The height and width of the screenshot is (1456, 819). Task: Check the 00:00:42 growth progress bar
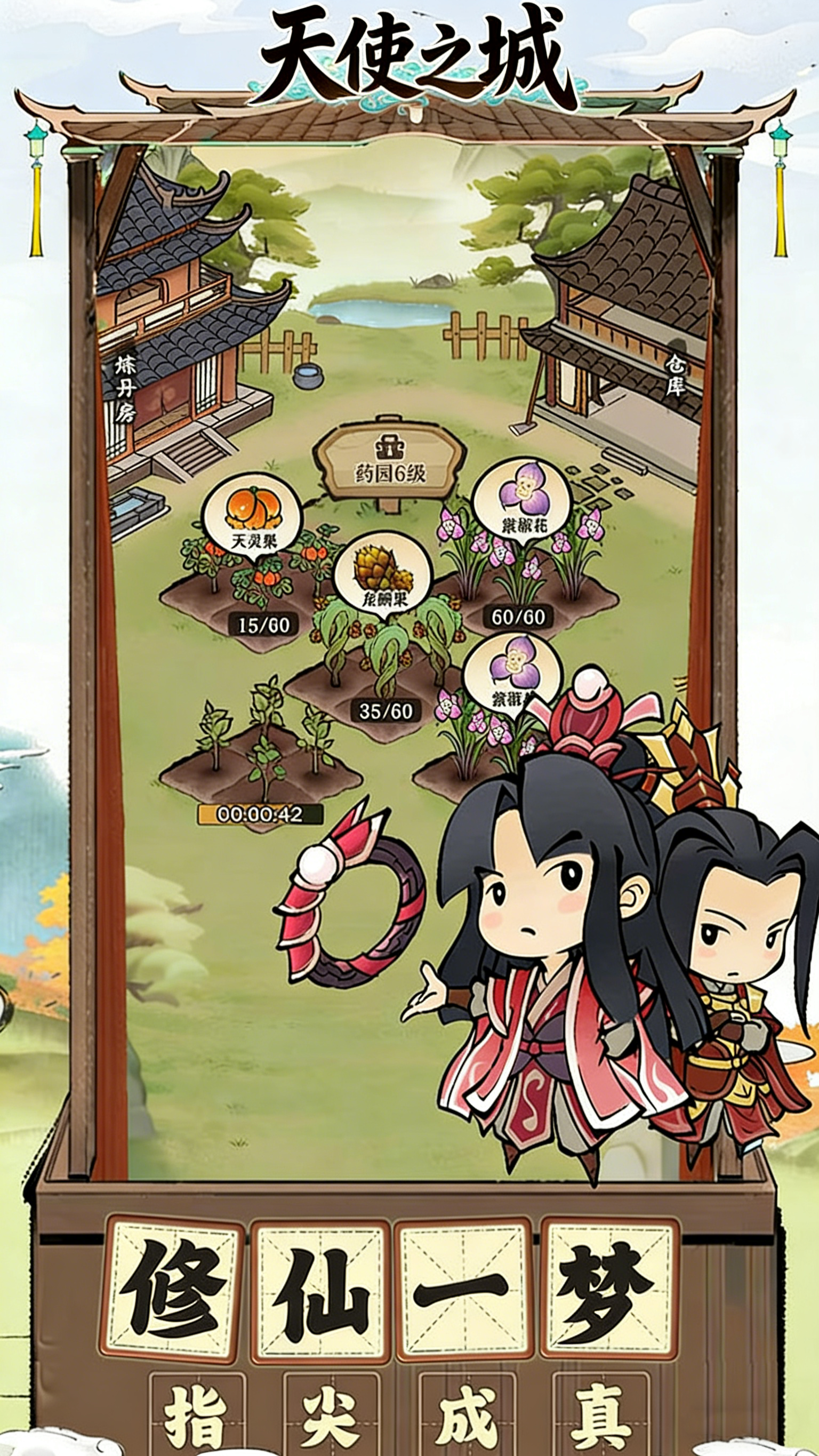click(262, 815)
